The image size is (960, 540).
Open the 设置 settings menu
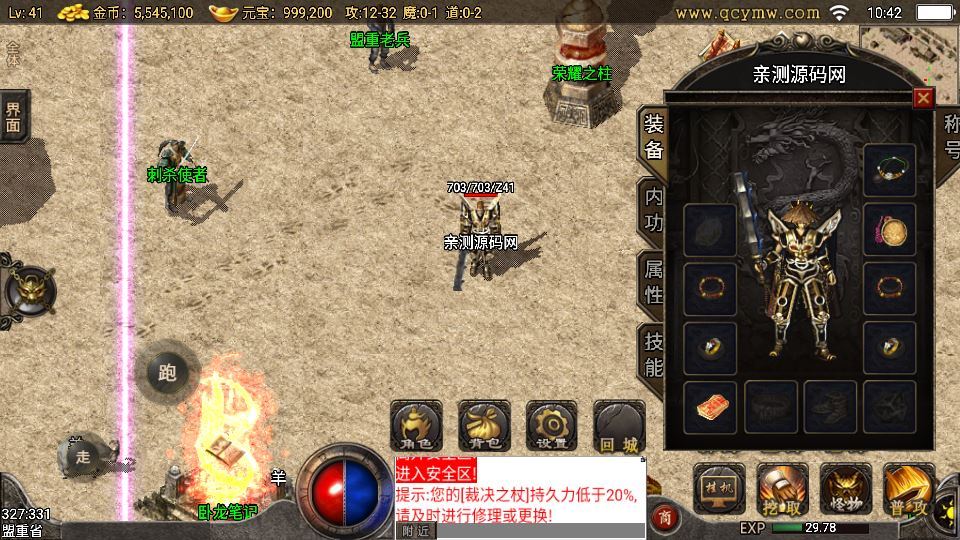[551, 427]
